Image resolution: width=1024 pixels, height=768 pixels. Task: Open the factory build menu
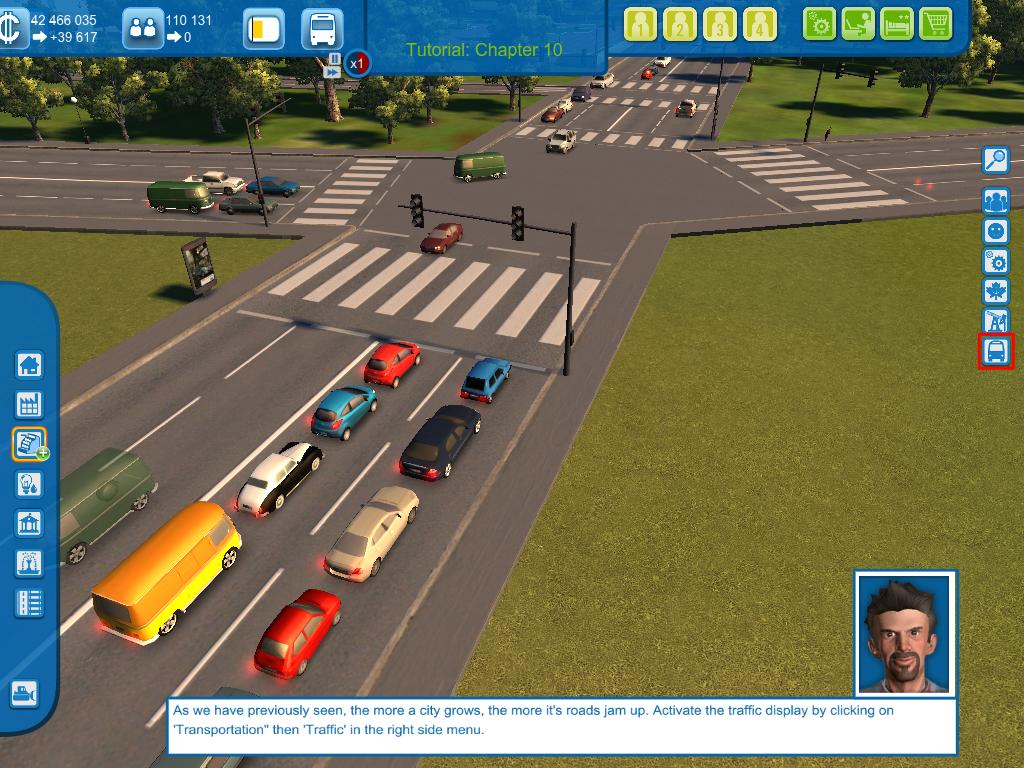pos(29,404)
